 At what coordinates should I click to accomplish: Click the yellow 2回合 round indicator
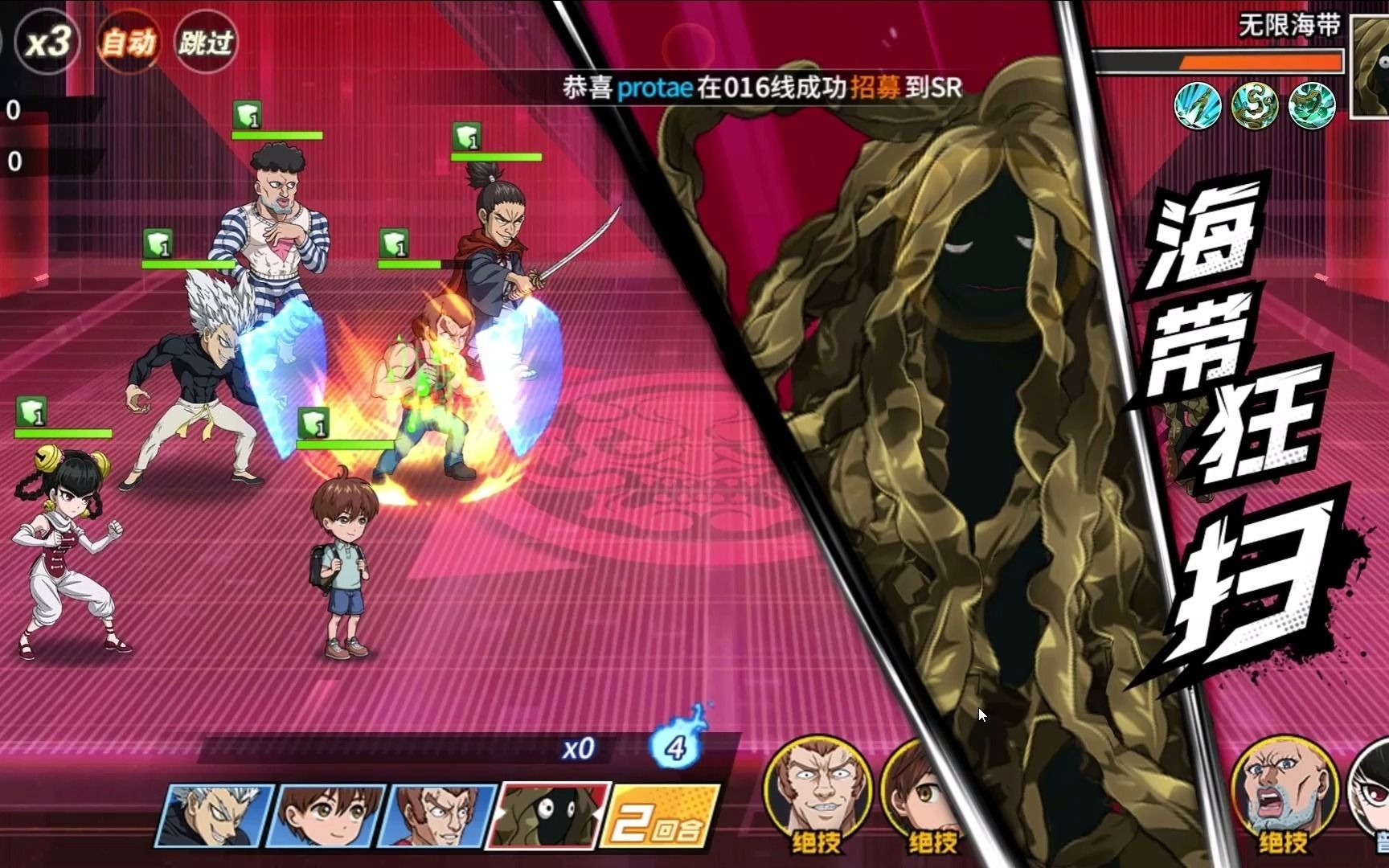tap(658, 817)
